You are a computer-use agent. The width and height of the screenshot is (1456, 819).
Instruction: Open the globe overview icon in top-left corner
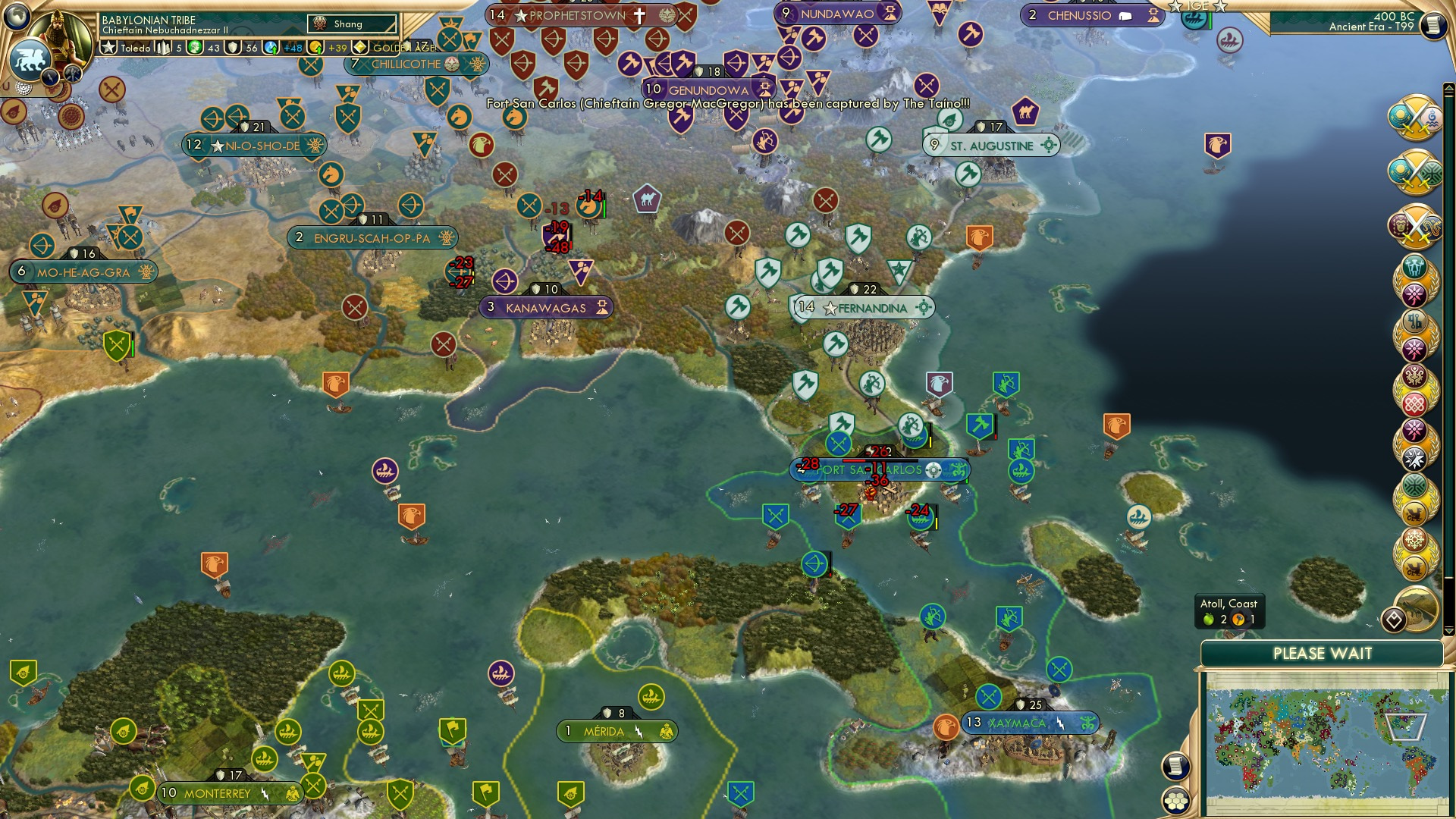[17, 15]
